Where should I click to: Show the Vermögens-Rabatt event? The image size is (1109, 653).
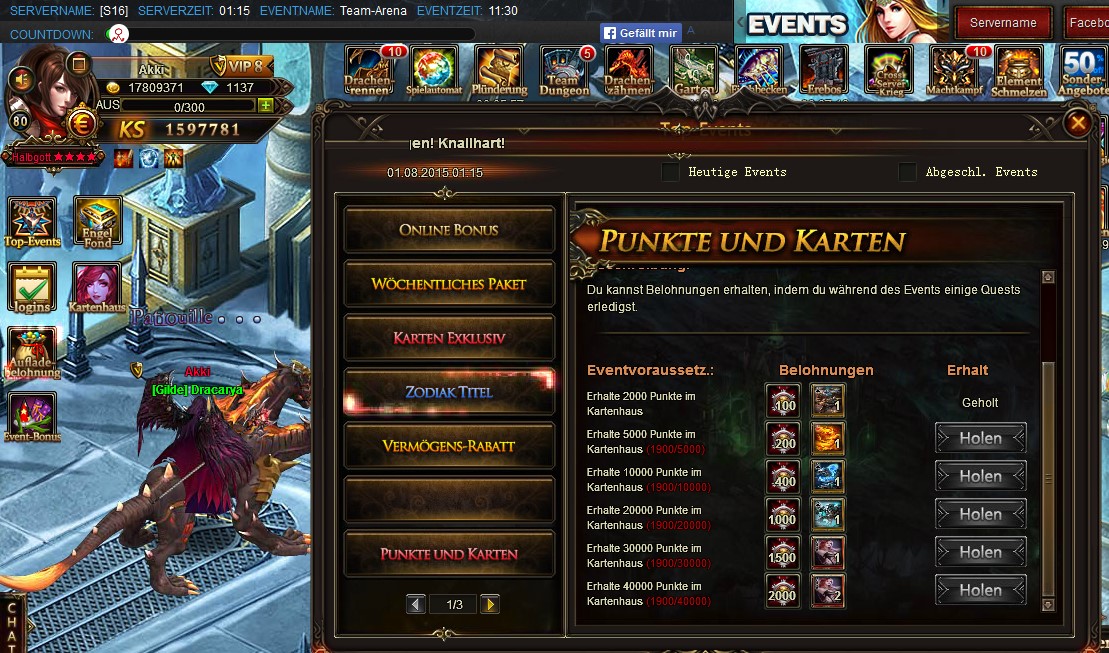click(449, 446)
